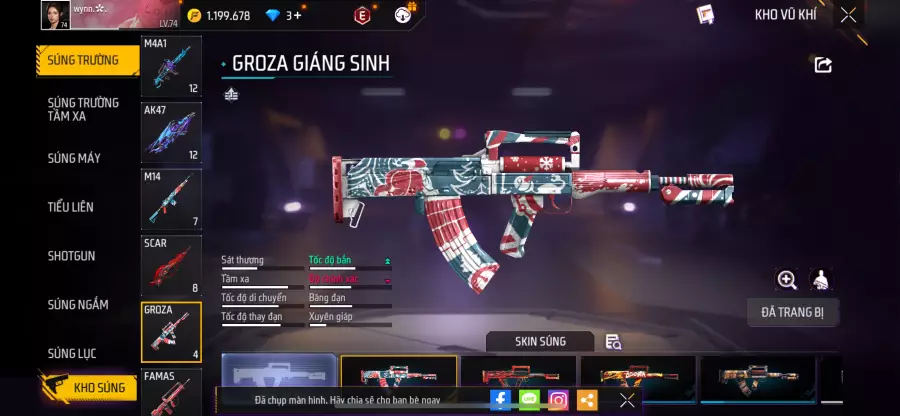Select the SCAR weapon tile
The height and width of the screenshot is (416, 900).
[171, 266]
